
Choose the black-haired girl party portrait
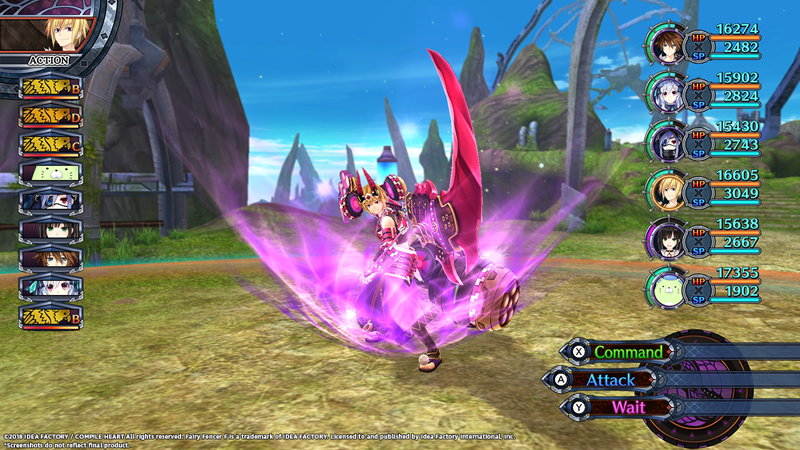668,238
